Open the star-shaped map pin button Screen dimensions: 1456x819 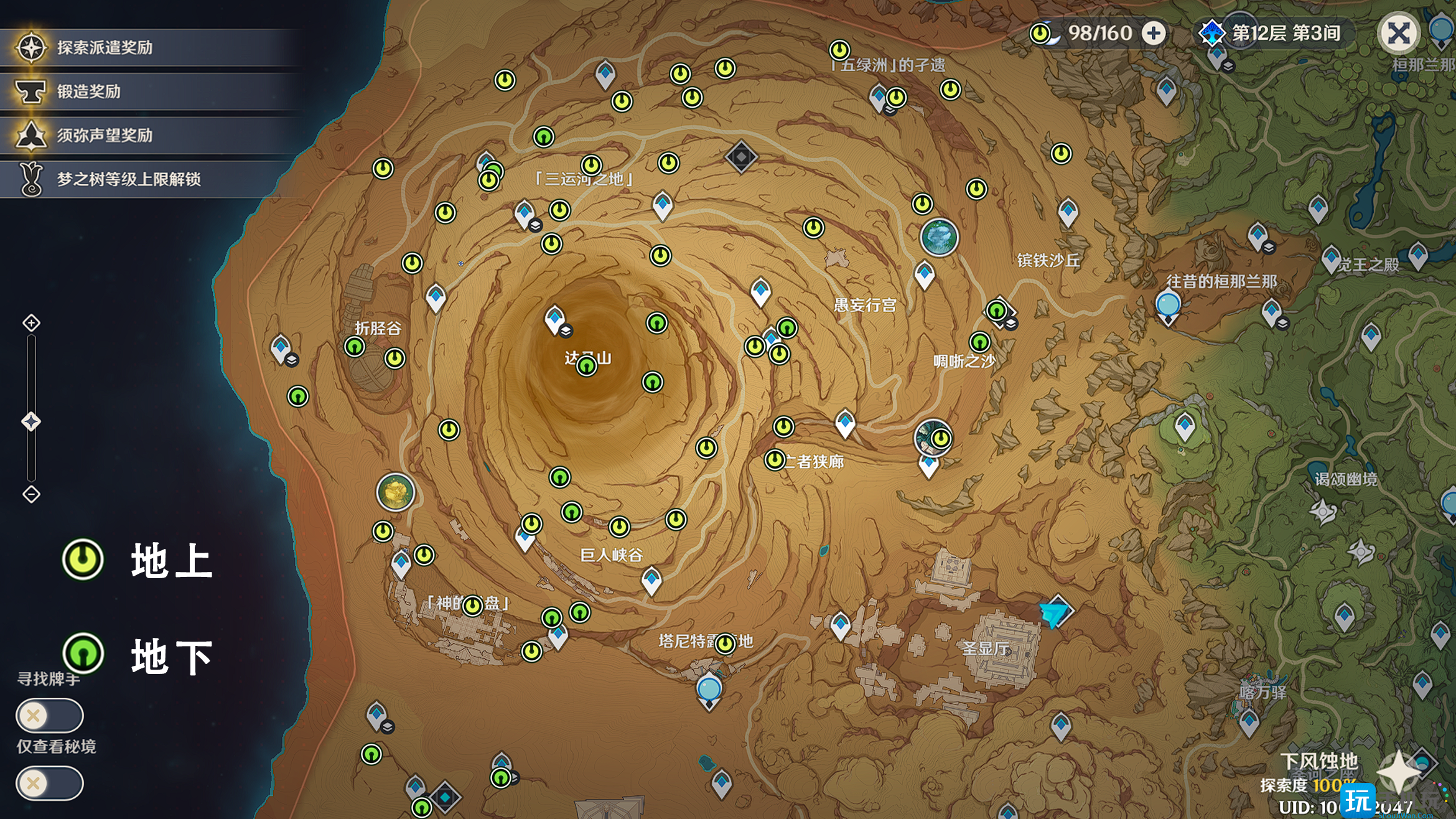[x=1399, y=772]
